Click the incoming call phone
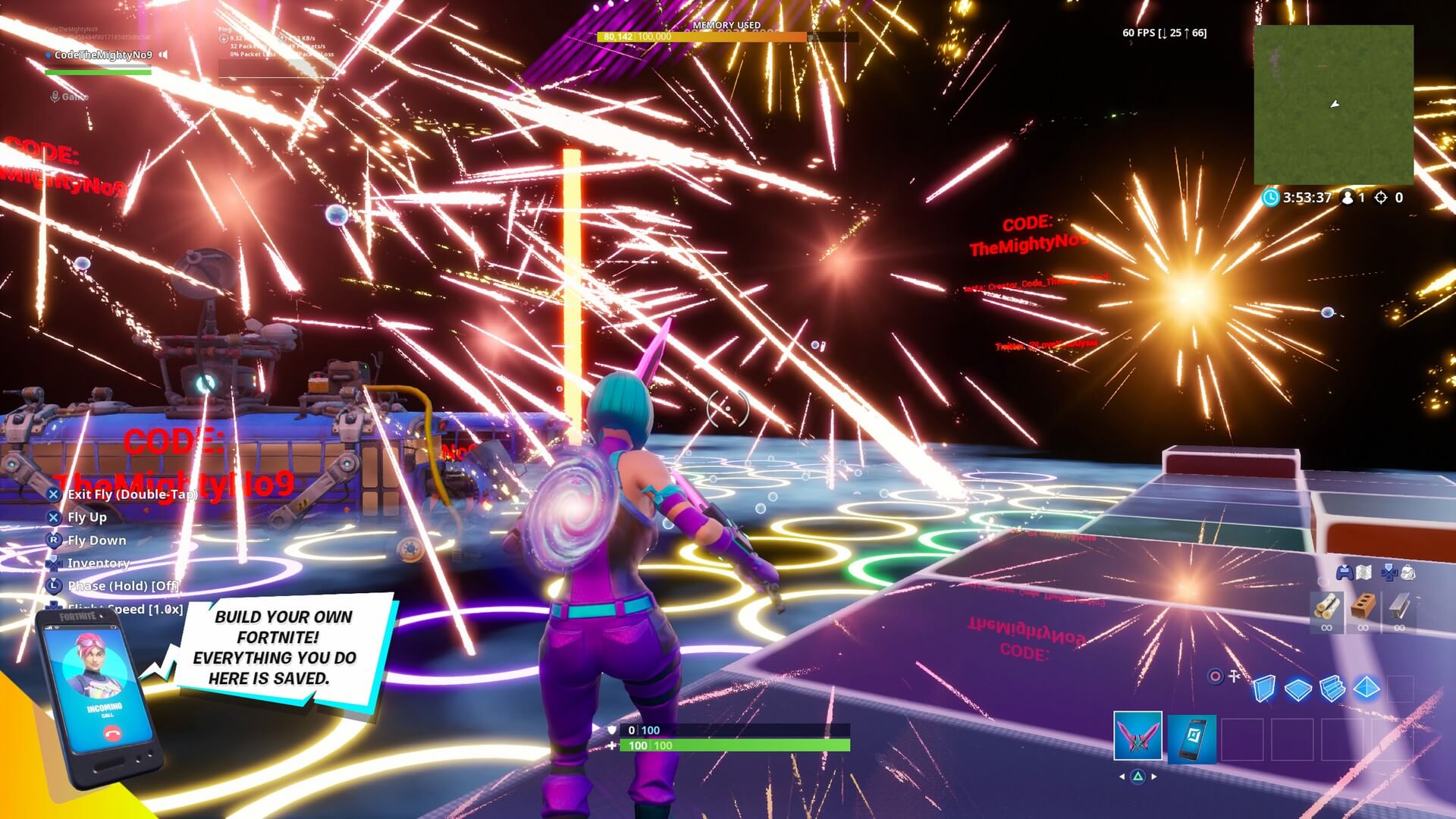Screen dimensions: 1456x819 [99, 698]
